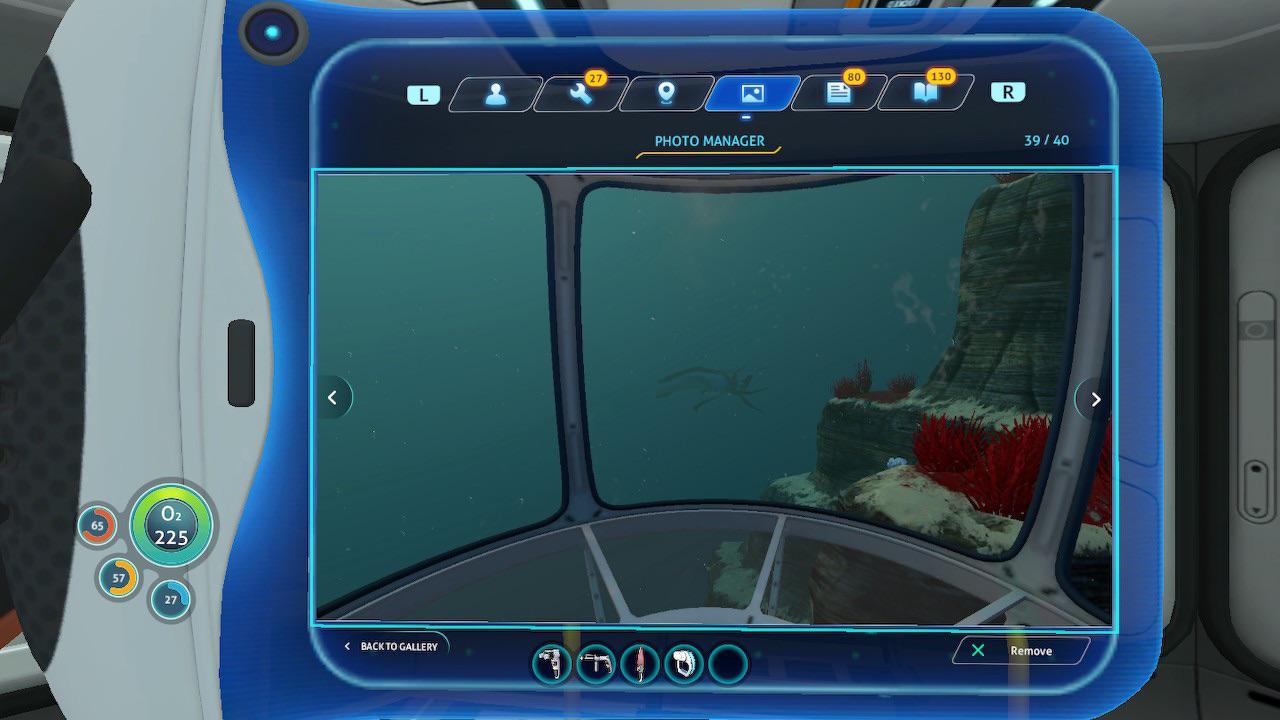Show the previous photo with the left arrow
The height and width of the screenshot is (720, 1280).
click(x=334, y=397)
